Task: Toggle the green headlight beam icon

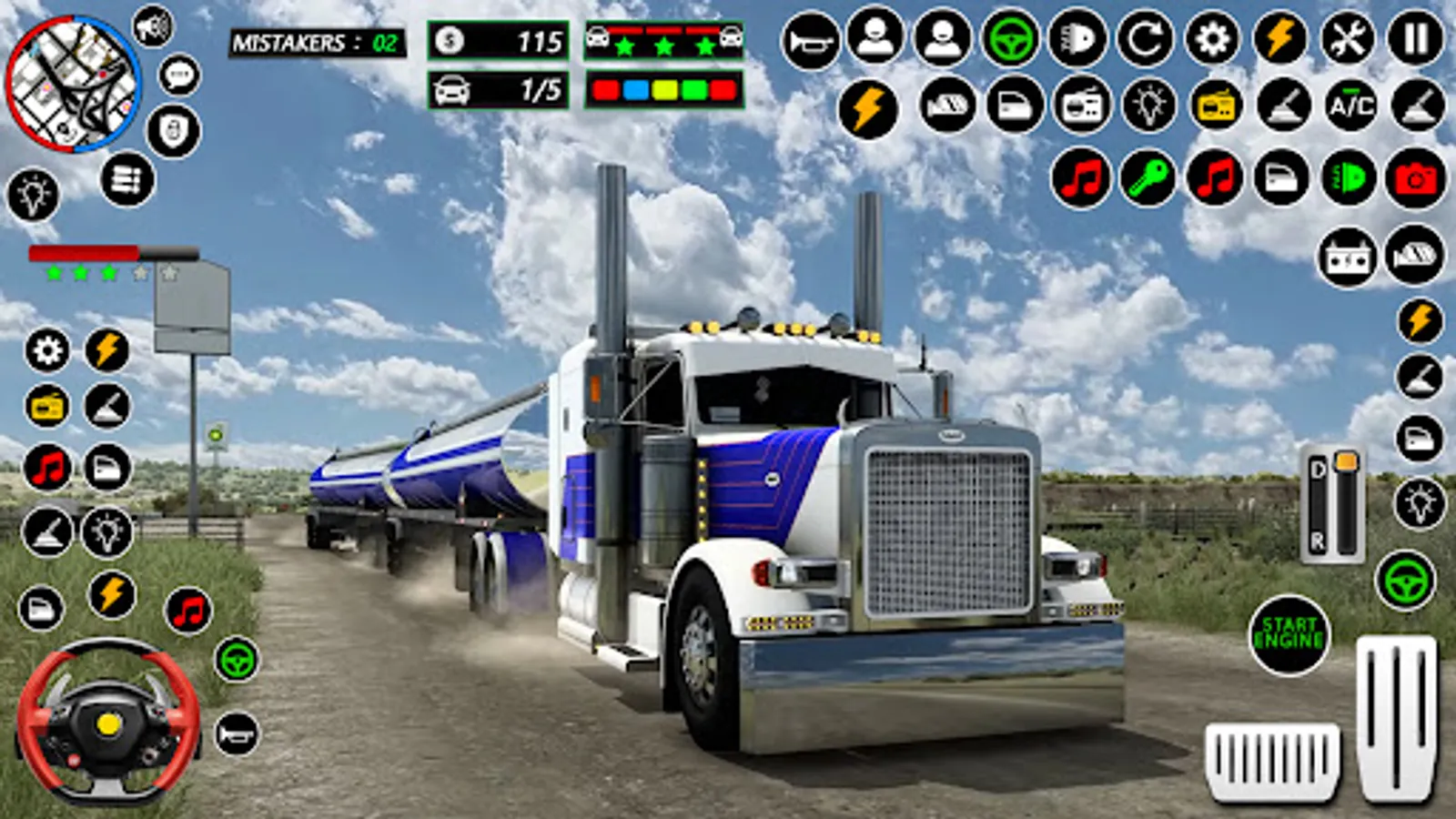Action: 1349,177
